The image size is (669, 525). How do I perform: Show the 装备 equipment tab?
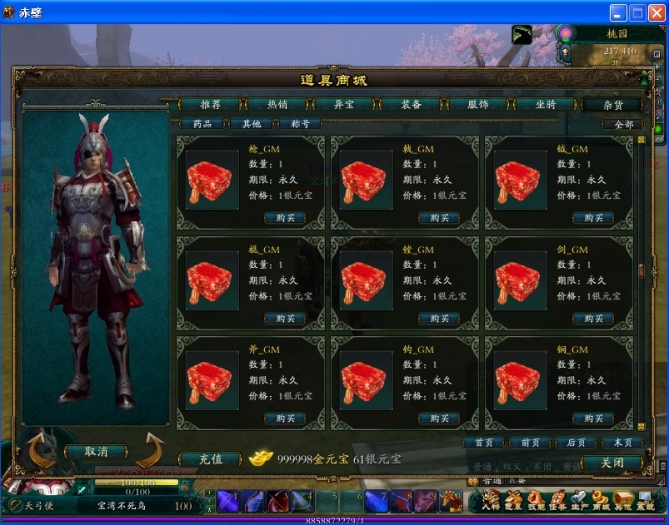411,104
